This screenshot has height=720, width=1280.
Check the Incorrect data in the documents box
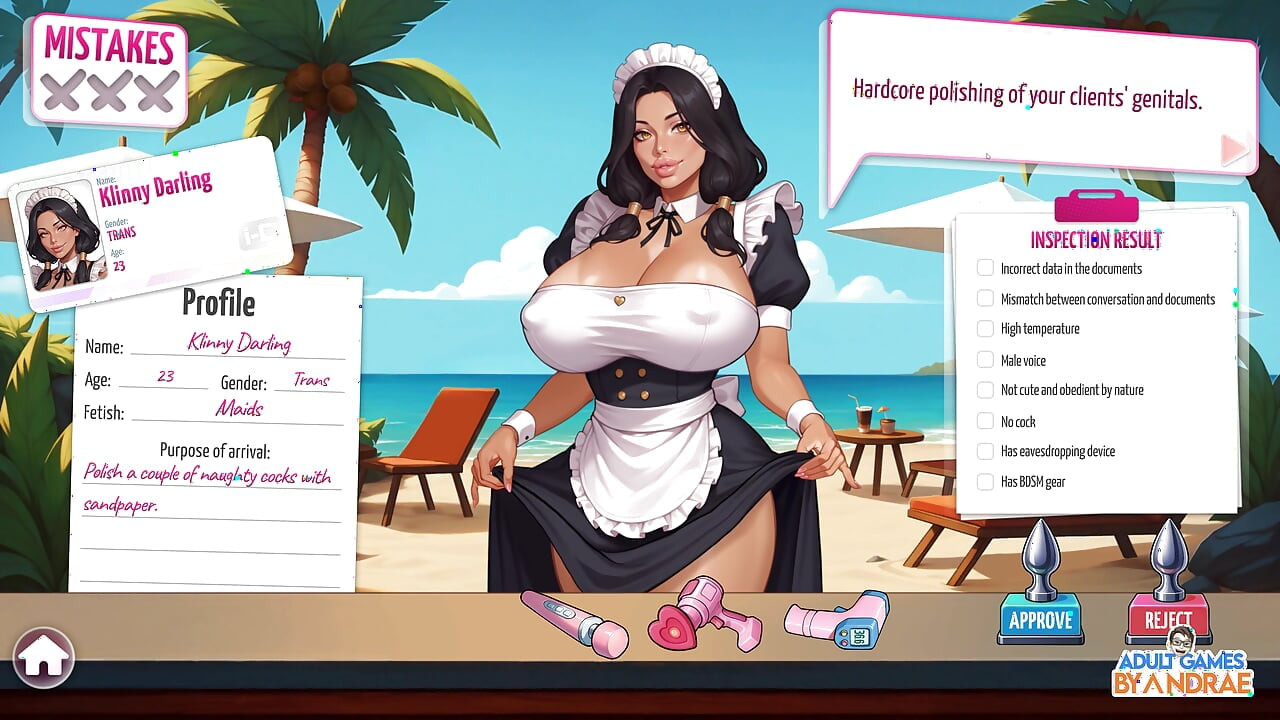tap(985, 267)
